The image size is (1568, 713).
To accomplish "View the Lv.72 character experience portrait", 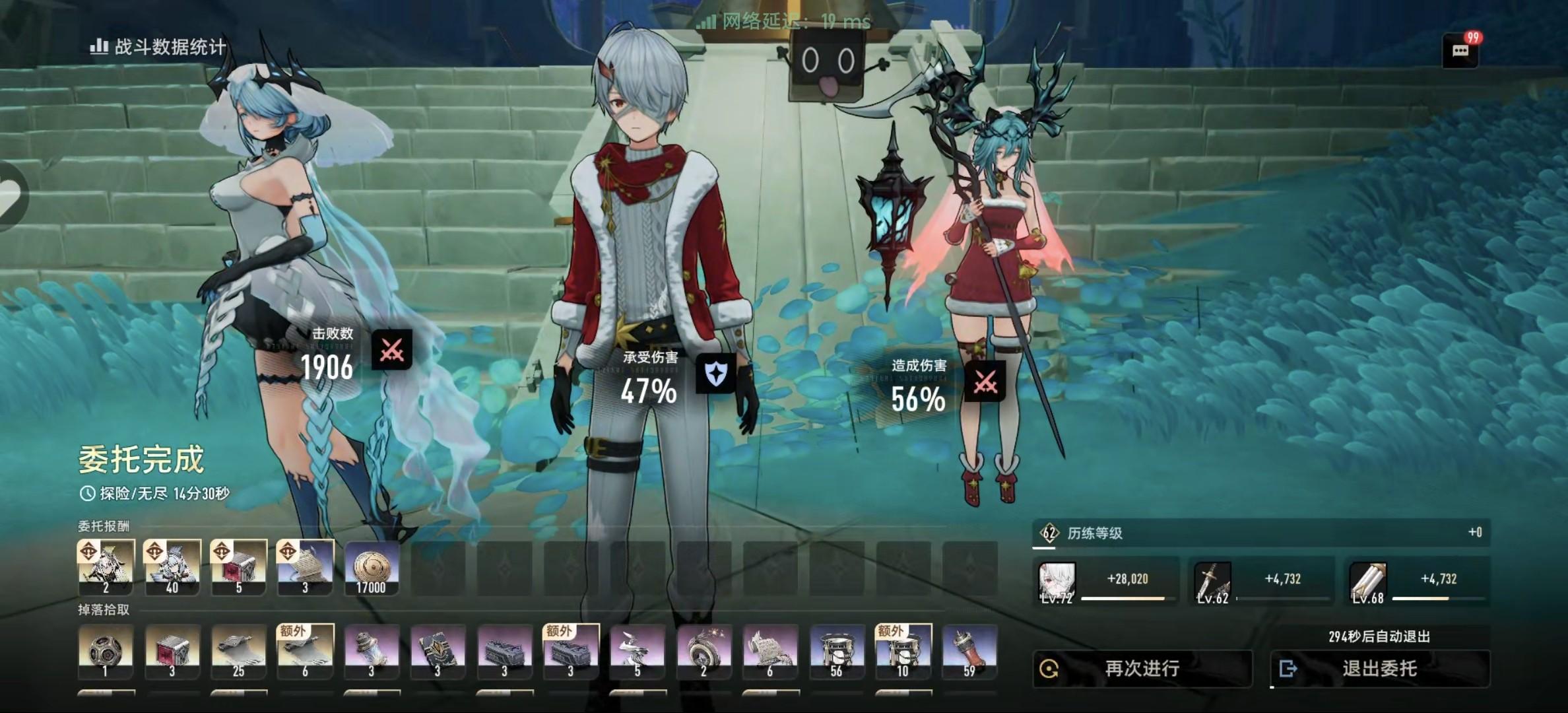I will click(x=1057, y=582).
